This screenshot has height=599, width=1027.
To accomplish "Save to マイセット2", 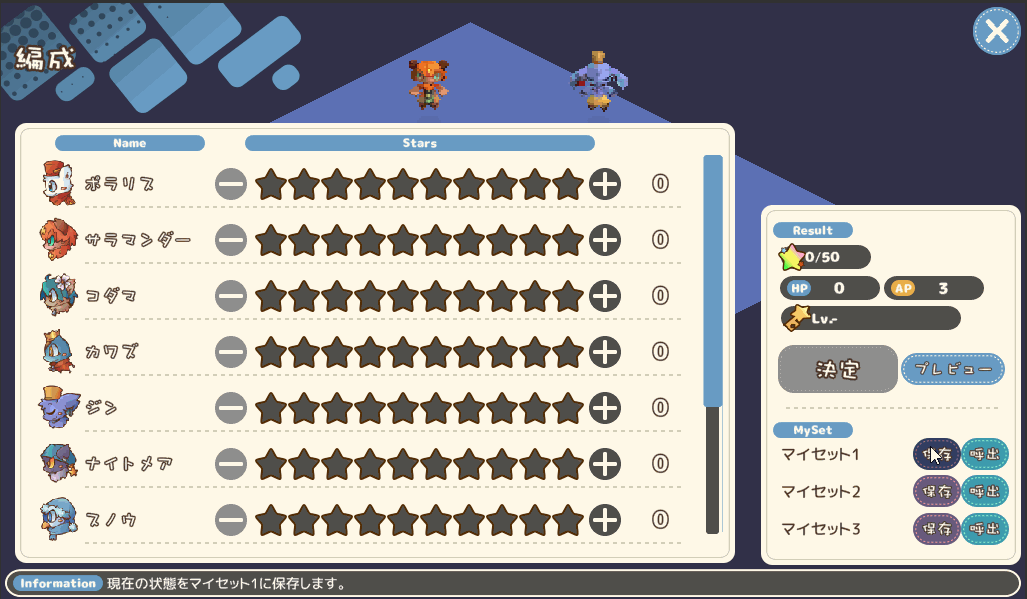I will click(x=936, y=492).
